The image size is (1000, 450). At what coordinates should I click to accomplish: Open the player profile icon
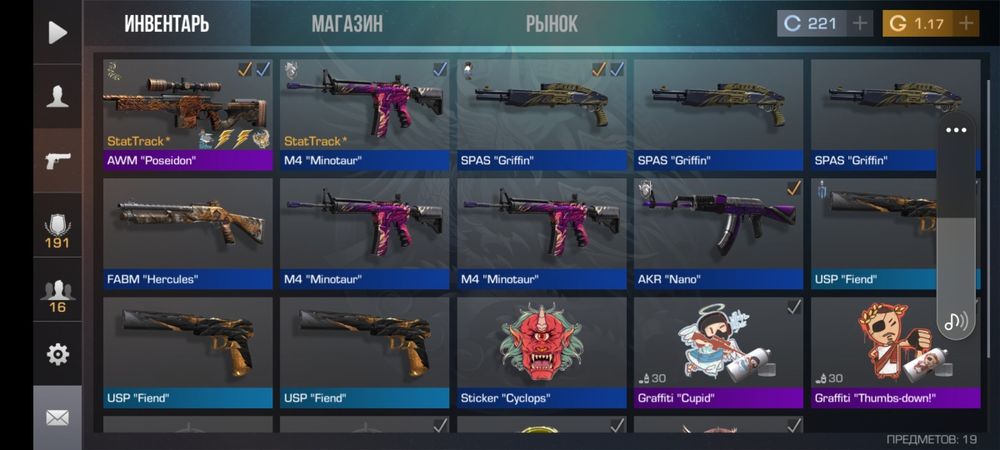(x=57, y=96)
